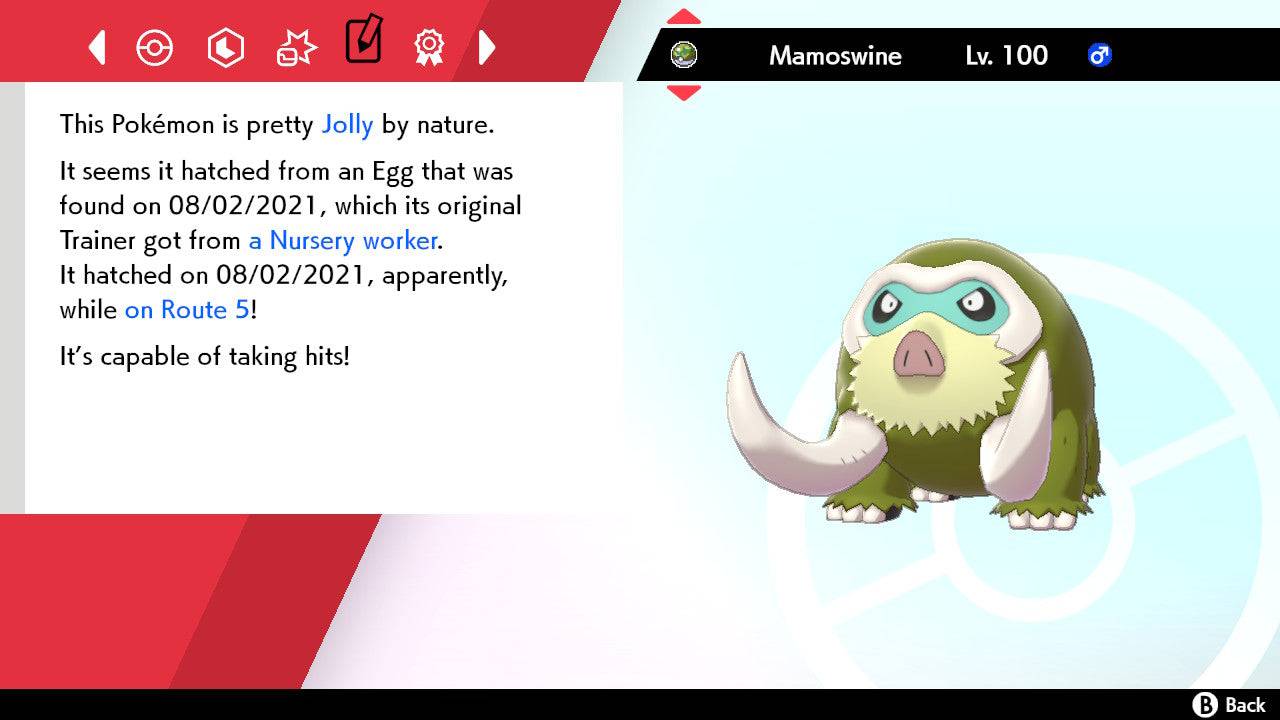Click the red up arrow above the header

(683, 14)
